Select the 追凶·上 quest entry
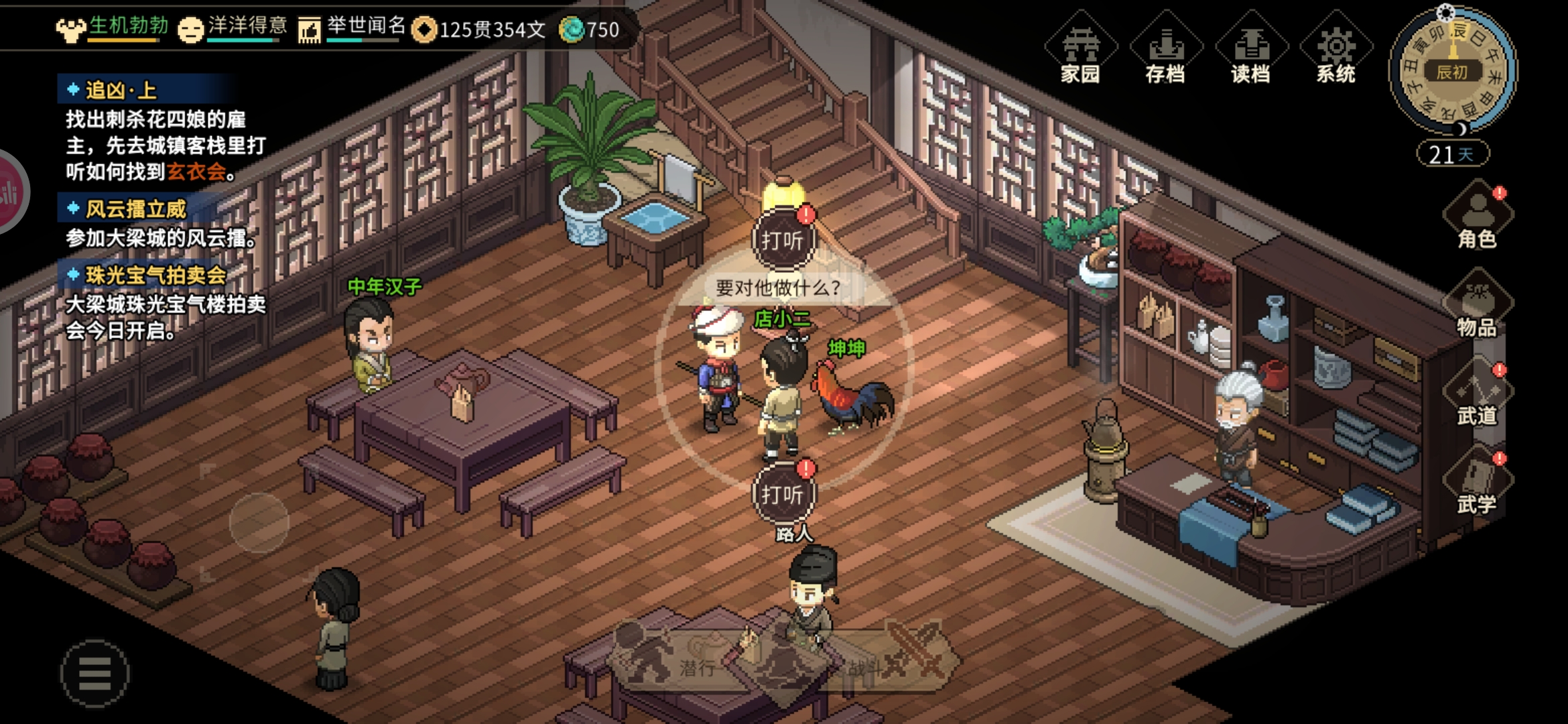This screenshot has height=724, width=1568. [x=121, y=90]
